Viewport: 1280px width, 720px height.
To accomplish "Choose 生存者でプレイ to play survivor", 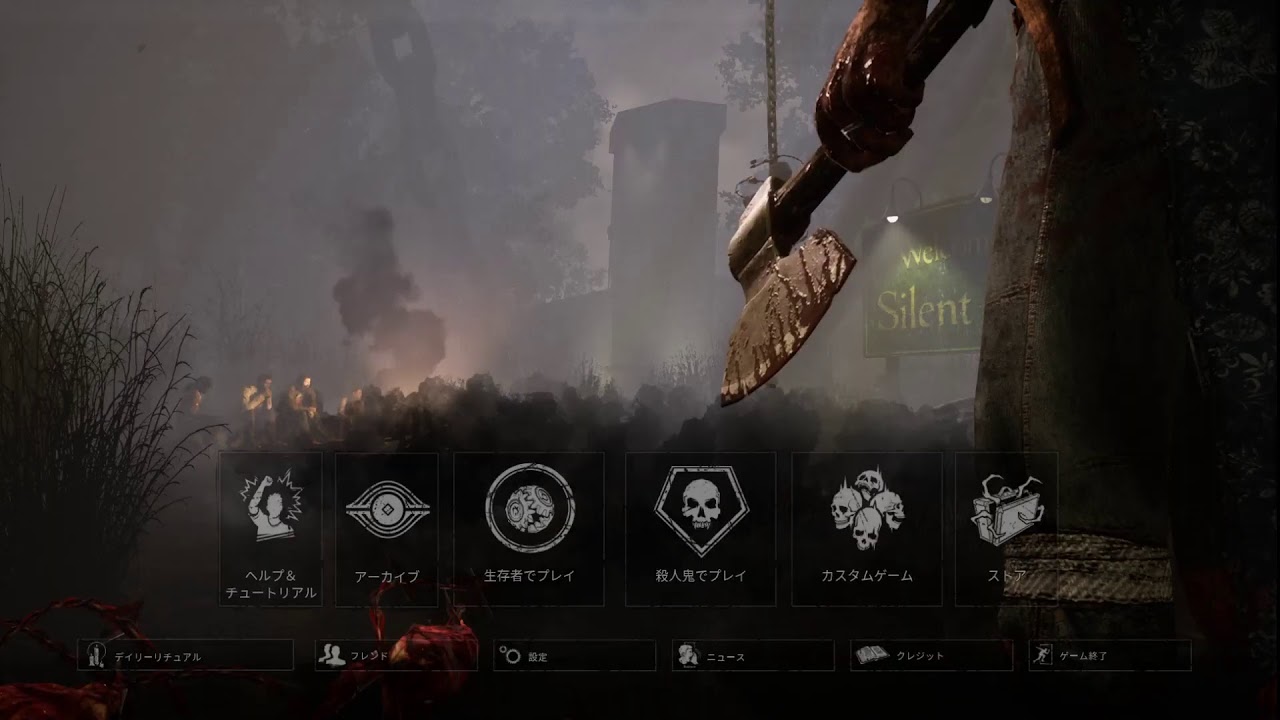I will pos(529,528).
